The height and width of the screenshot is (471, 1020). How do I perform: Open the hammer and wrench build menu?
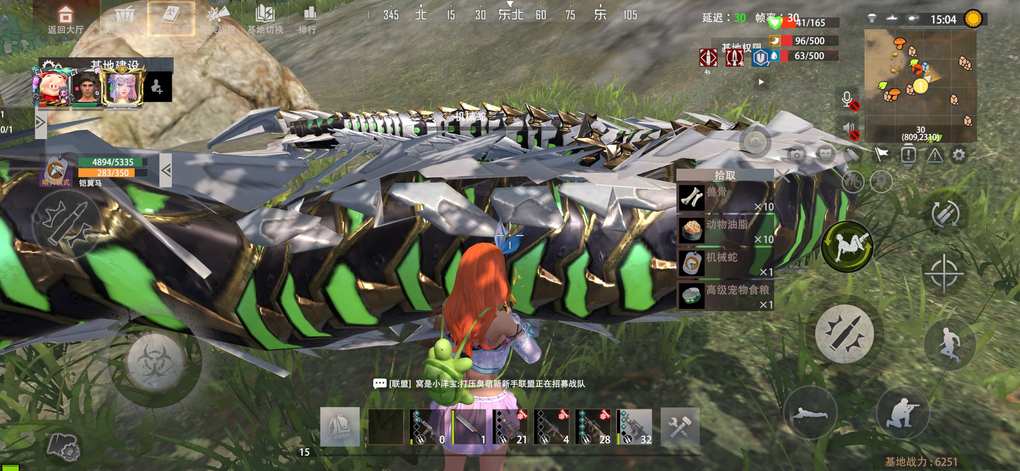pyautogui.click(x=680, y=427)
